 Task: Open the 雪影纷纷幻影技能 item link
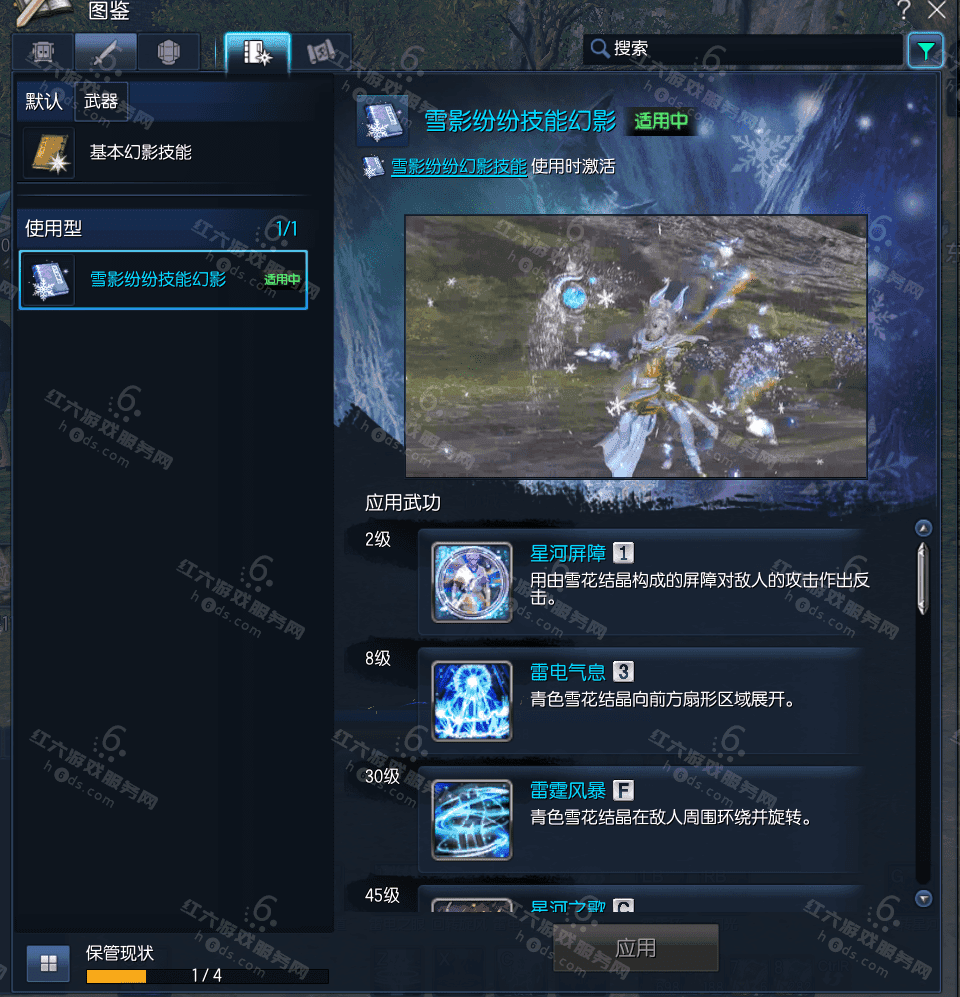458,167
